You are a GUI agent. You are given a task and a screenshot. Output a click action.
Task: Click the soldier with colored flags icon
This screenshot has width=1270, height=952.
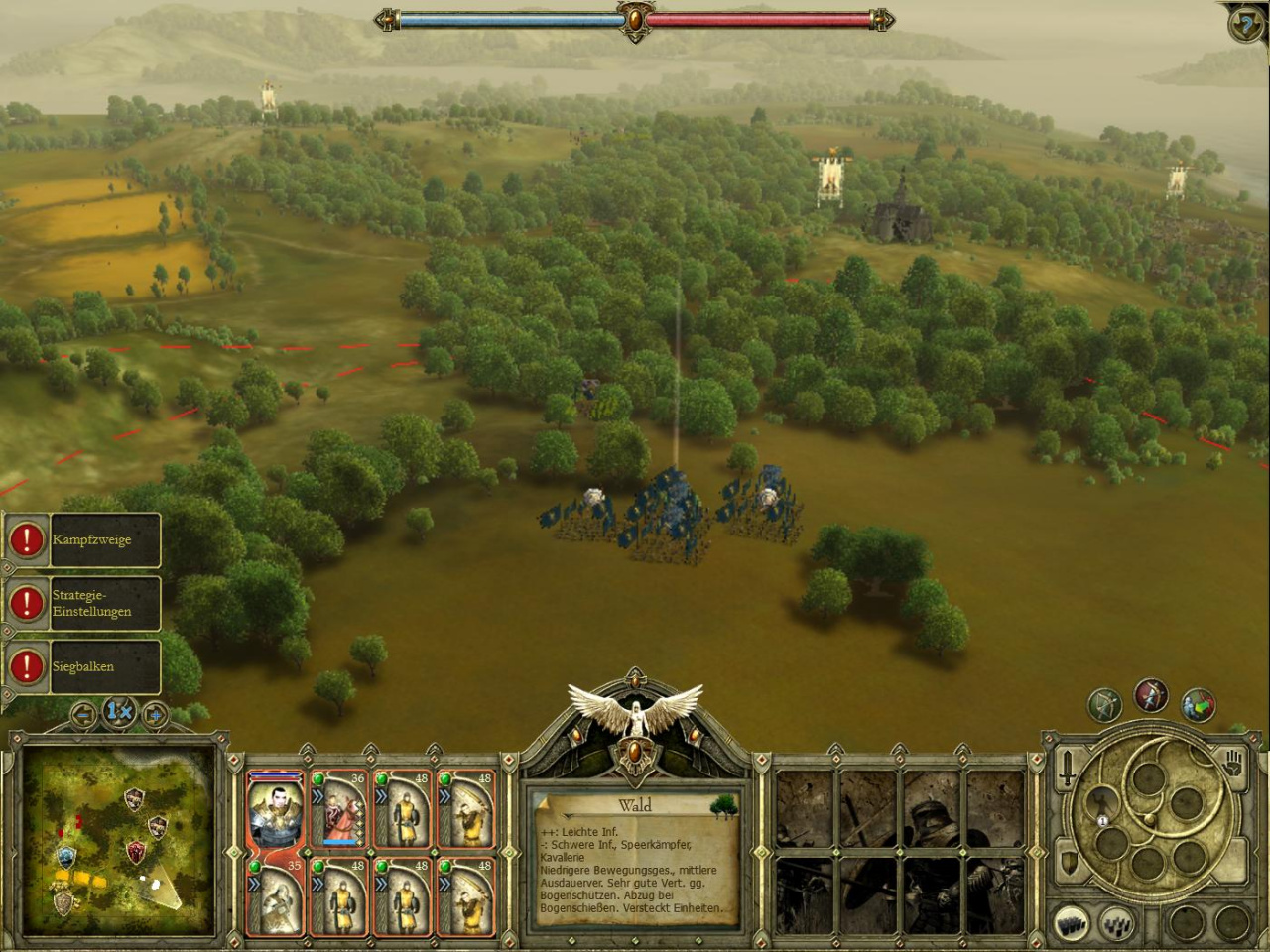(x=1199, y=705)
